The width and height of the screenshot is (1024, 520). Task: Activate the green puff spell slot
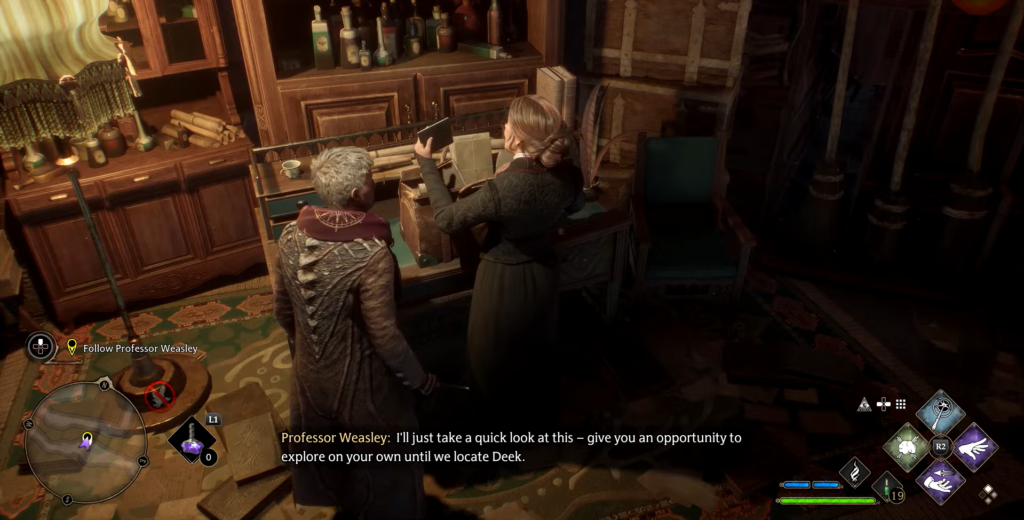(x=906, y=446)
